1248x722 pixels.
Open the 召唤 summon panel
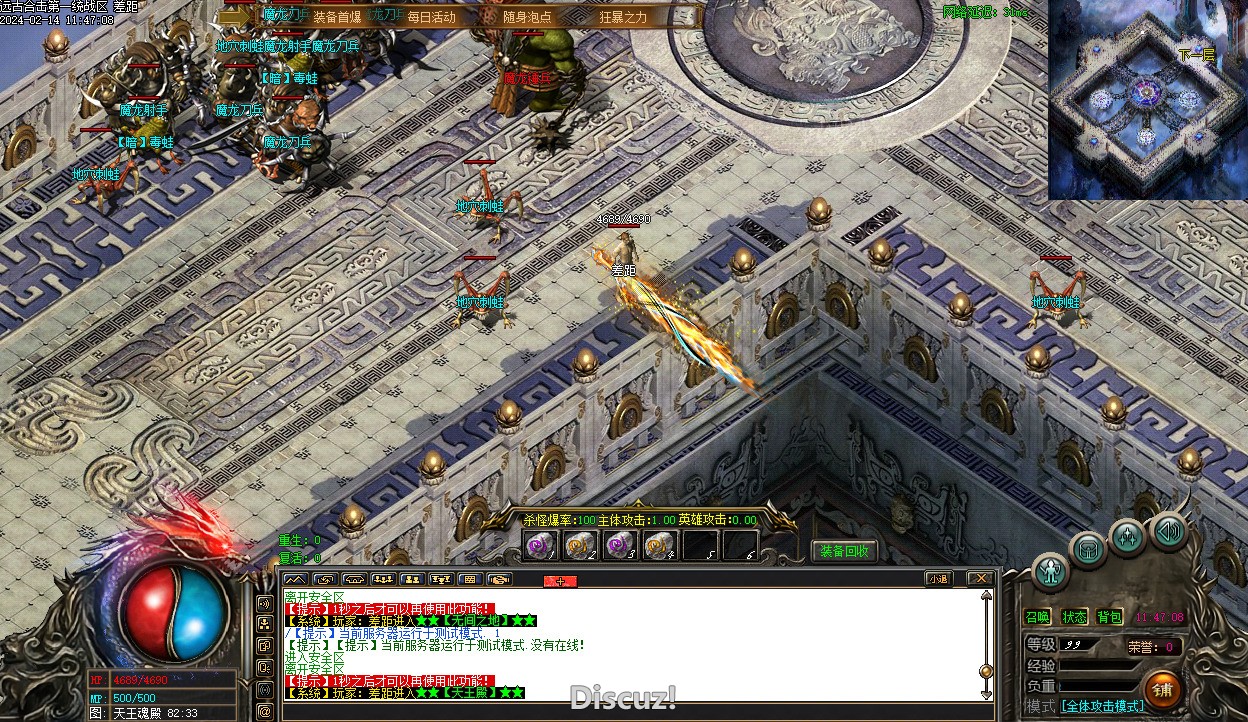(x=1038, y=617)
